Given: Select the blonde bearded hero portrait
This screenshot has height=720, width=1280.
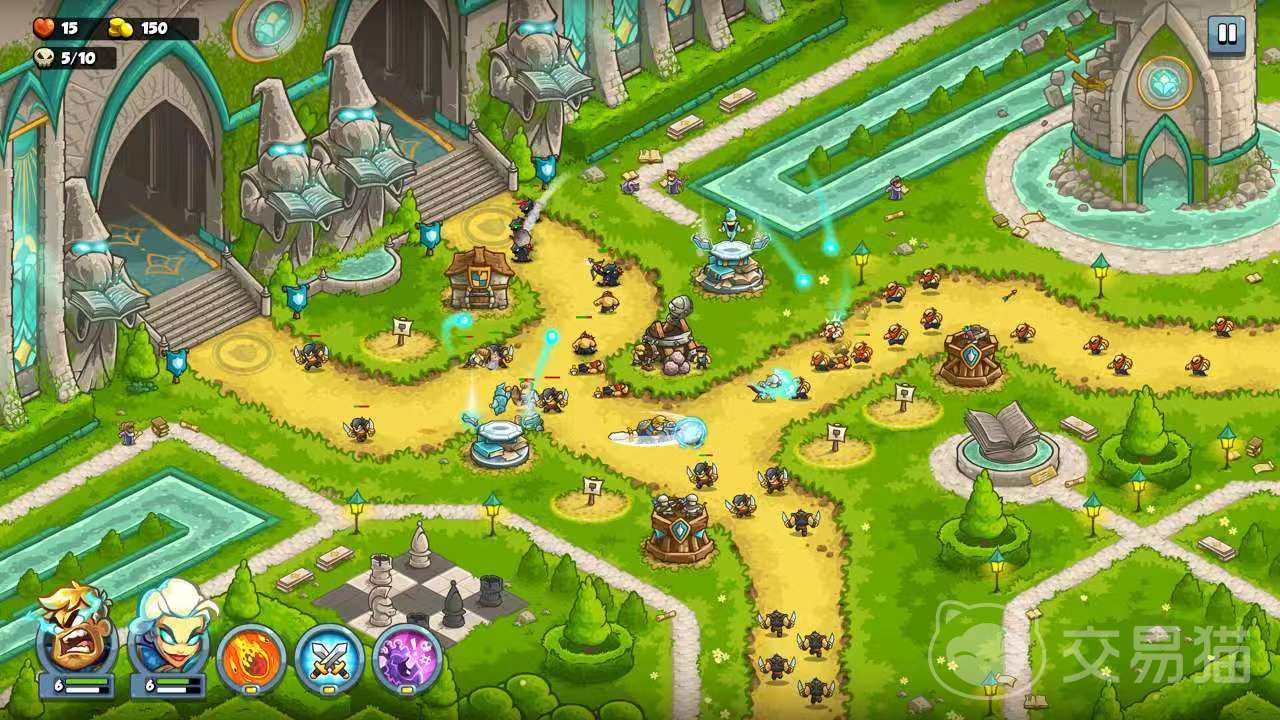Looking at the screenshot, I should [x=77, y=636].
